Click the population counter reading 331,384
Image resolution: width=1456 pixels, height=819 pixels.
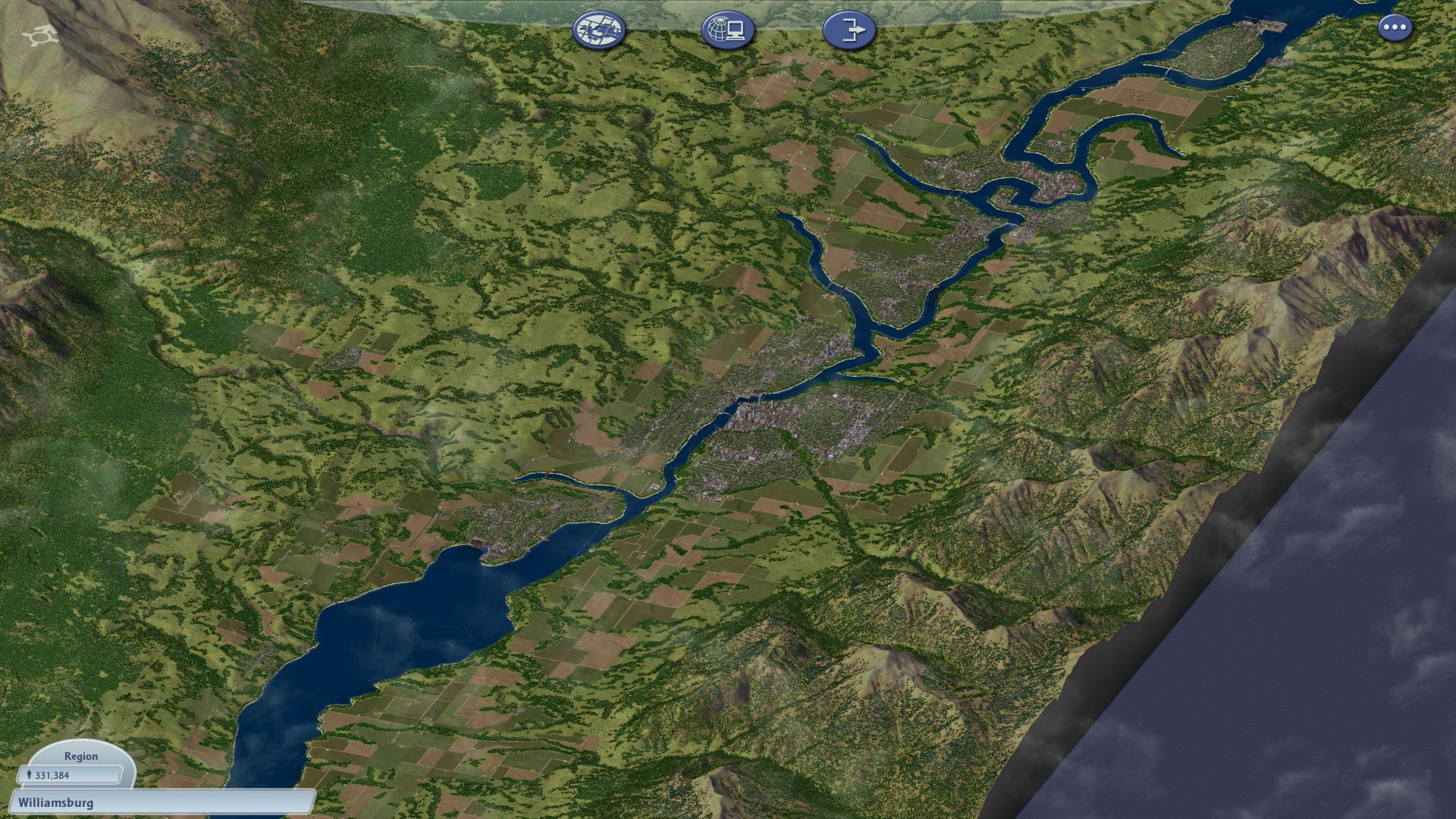click(x=72, y=776)
